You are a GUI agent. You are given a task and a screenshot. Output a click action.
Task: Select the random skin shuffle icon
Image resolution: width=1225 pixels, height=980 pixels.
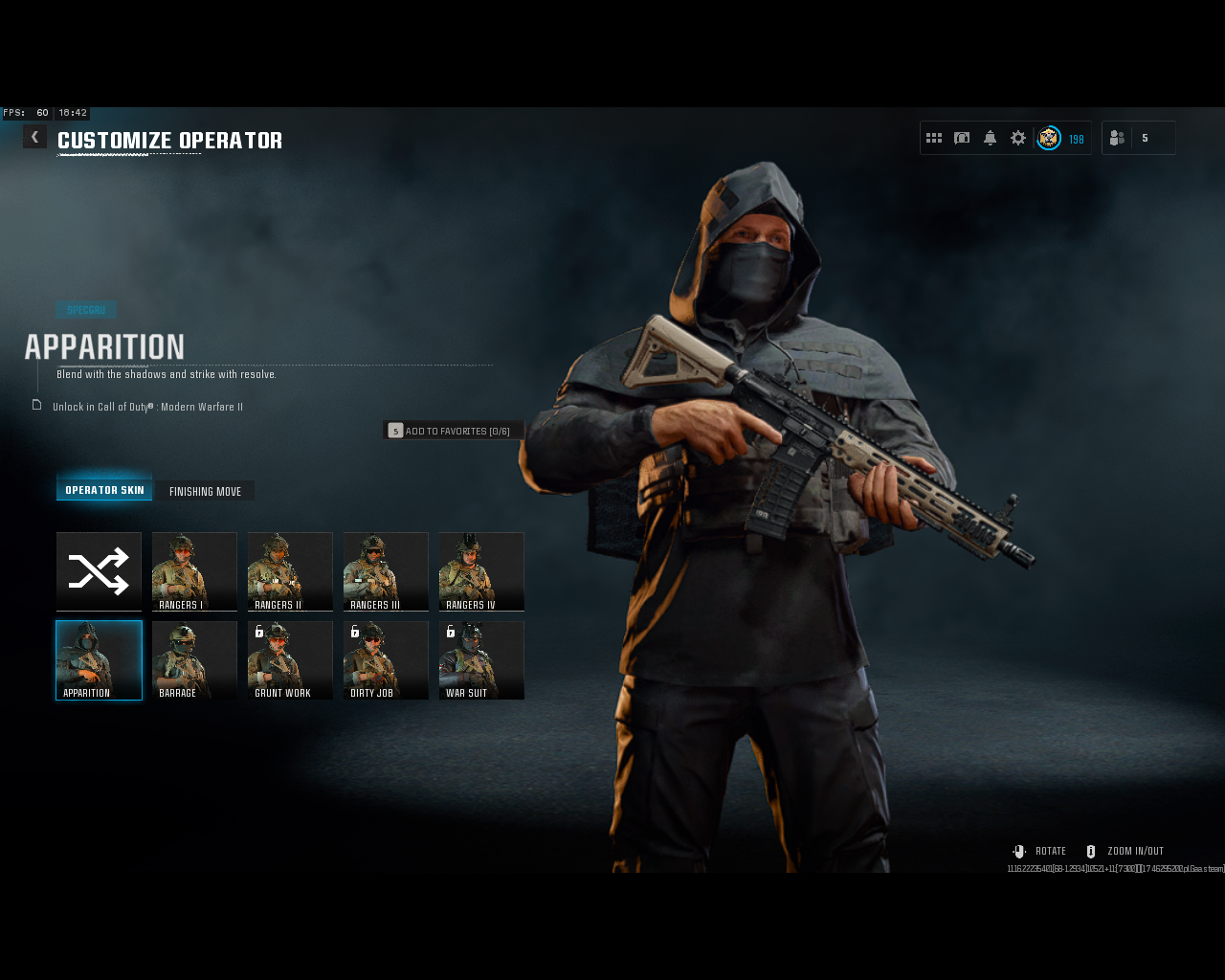pyautogui.click(x=99, y=571)
